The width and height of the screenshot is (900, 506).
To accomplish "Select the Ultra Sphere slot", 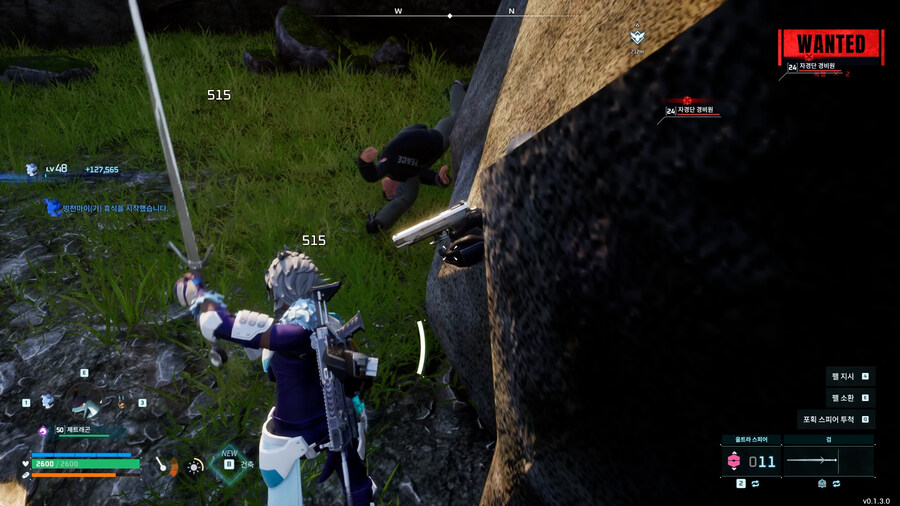I will pos(750,461).
